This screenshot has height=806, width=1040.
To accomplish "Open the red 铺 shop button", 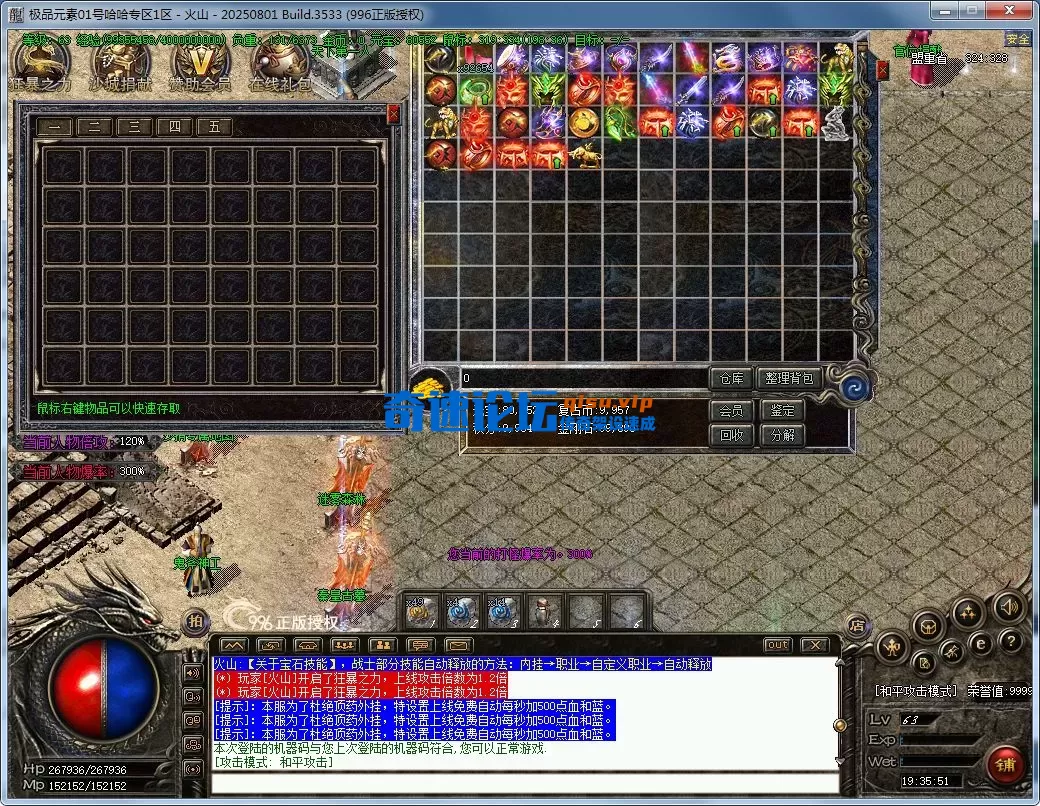I will point(1005,765).
